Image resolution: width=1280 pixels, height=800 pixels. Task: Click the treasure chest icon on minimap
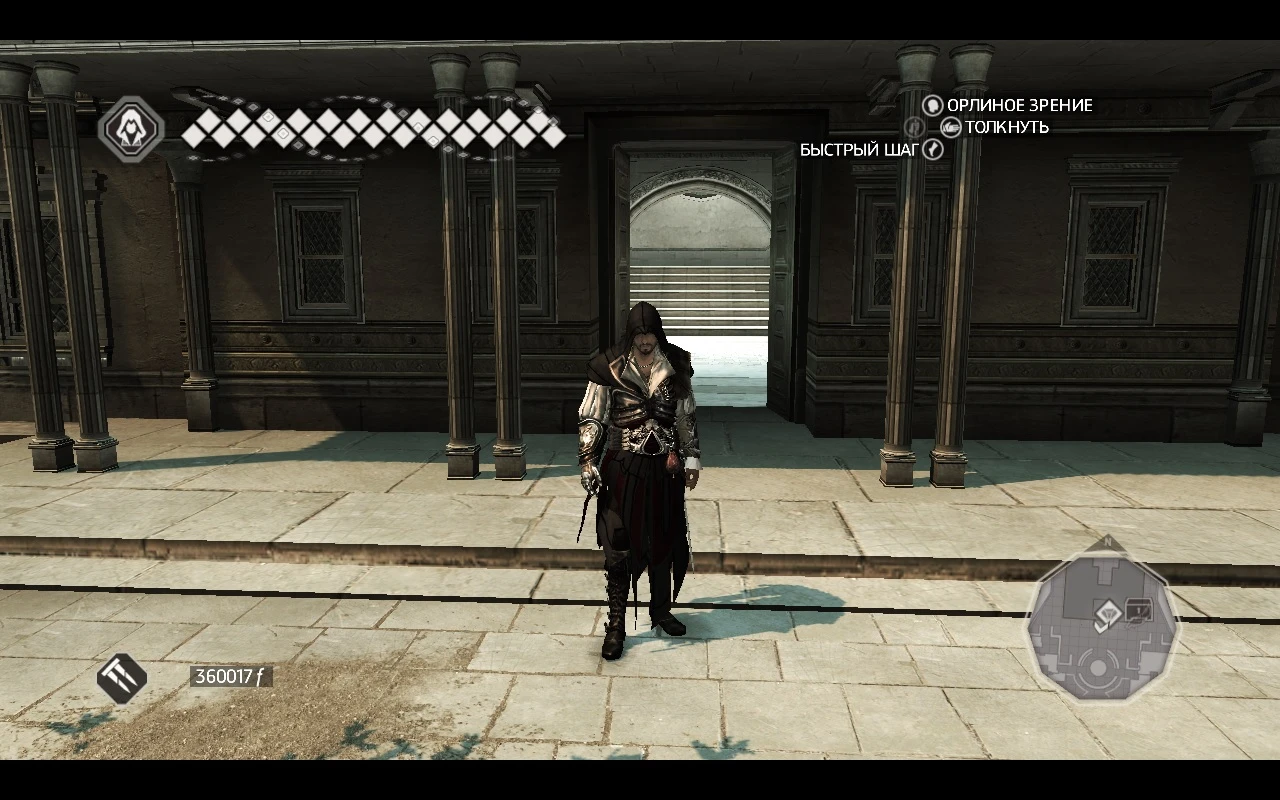click(x=1139, y=610)
